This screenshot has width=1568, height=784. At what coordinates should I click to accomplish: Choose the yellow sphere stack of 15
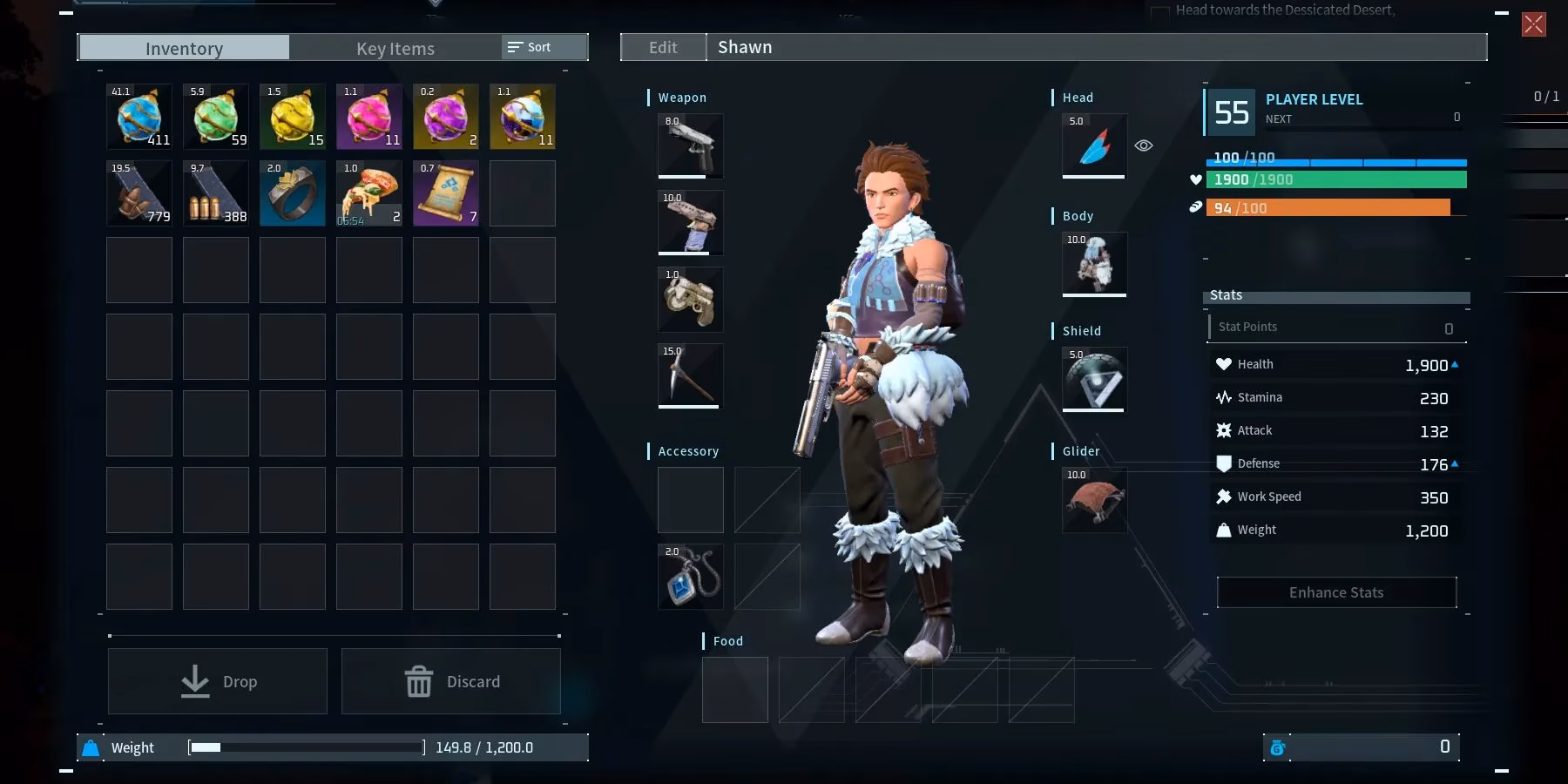(293, 117)
